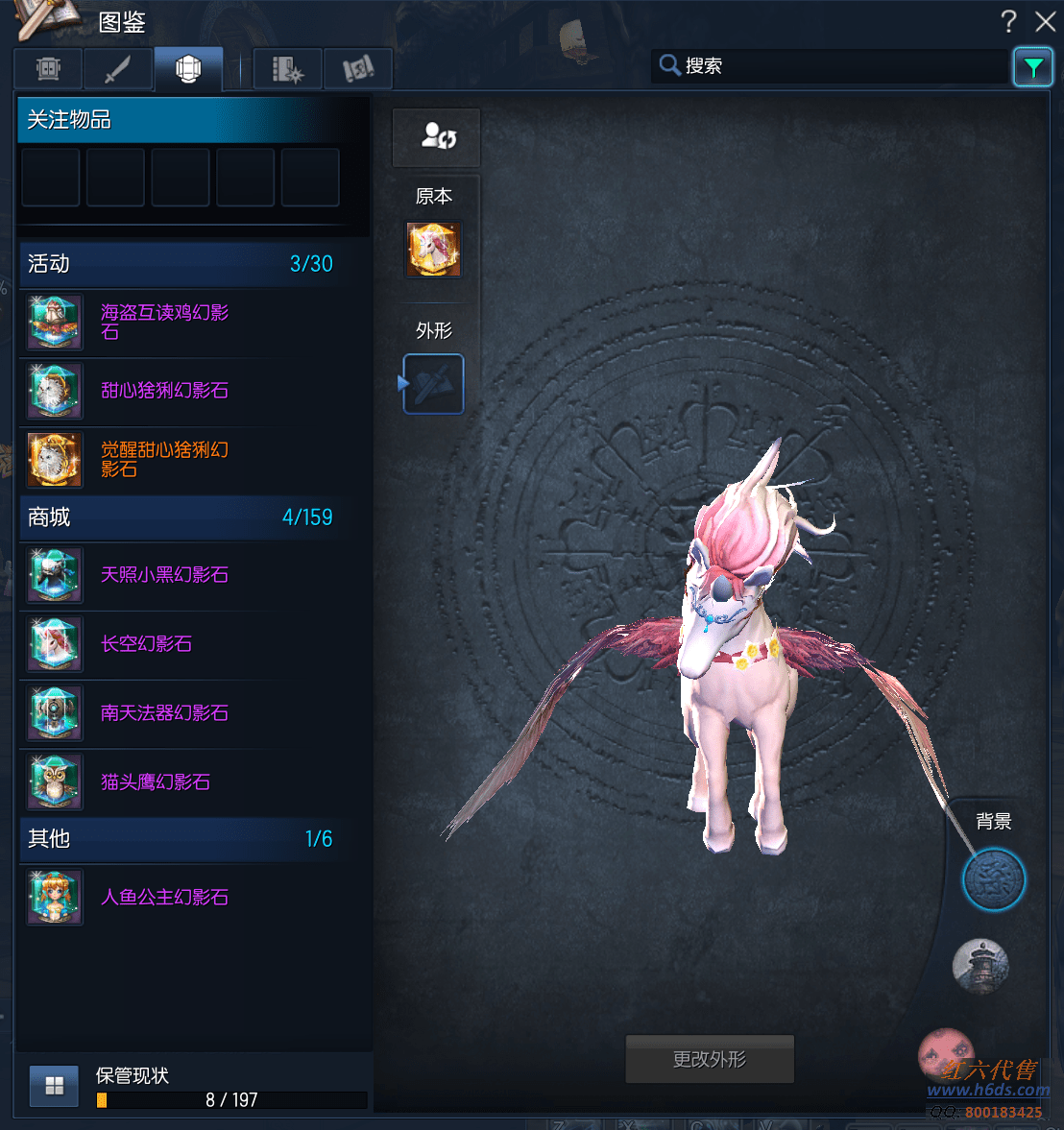Open the notebook with star tab

pyautogui.click(x=287, y=69)
